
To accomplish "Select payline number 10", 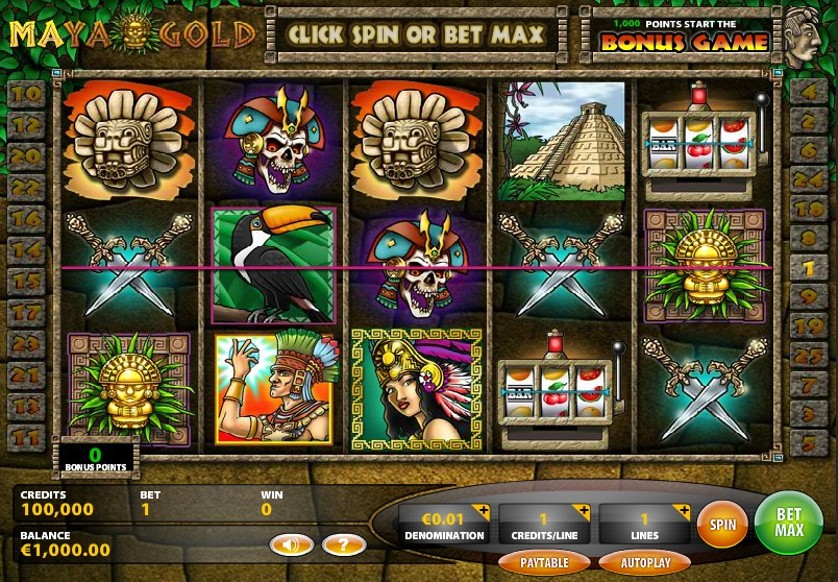I will click(27, 94).
